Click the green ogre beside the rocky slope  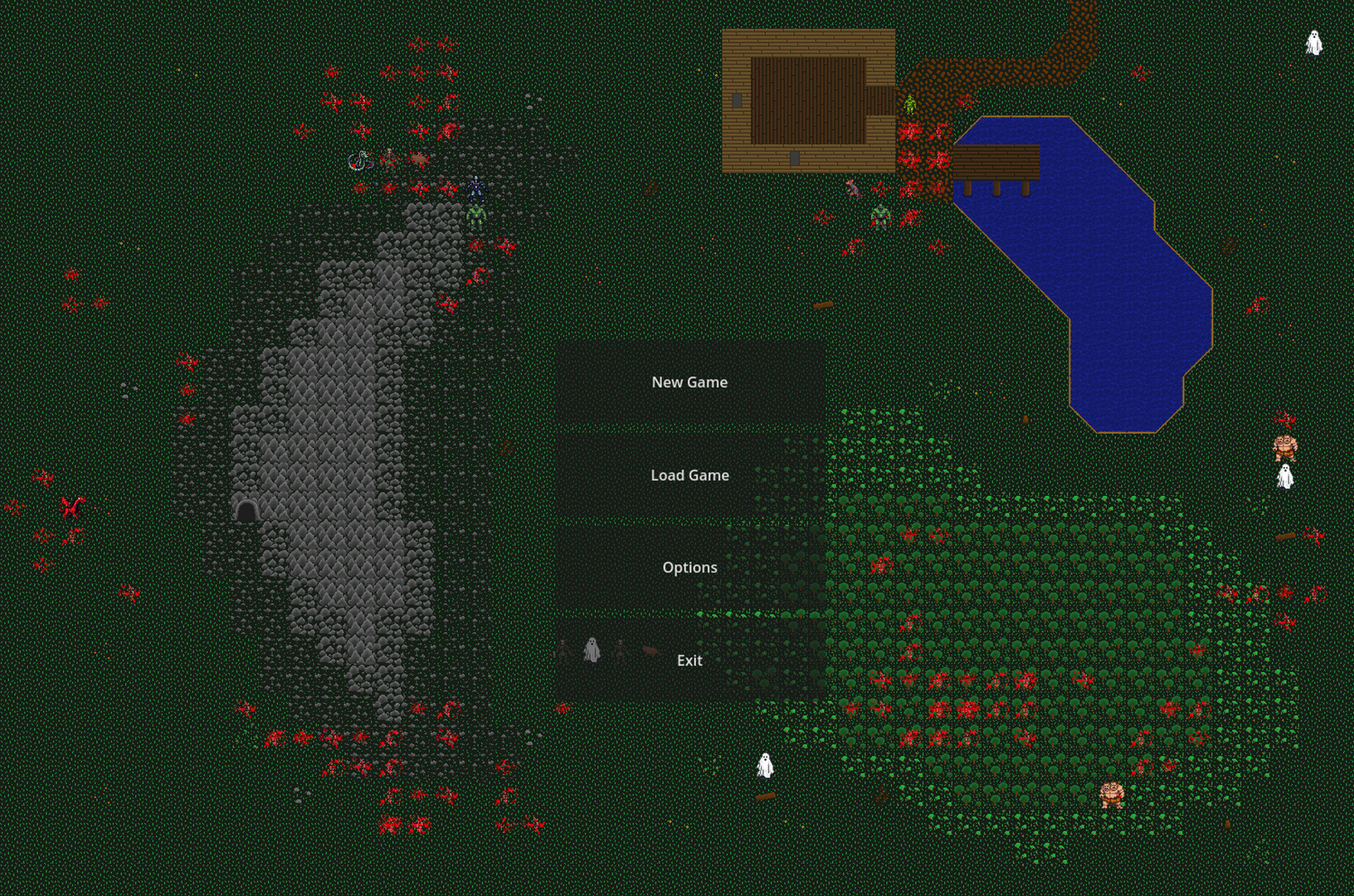pos(476,217)
